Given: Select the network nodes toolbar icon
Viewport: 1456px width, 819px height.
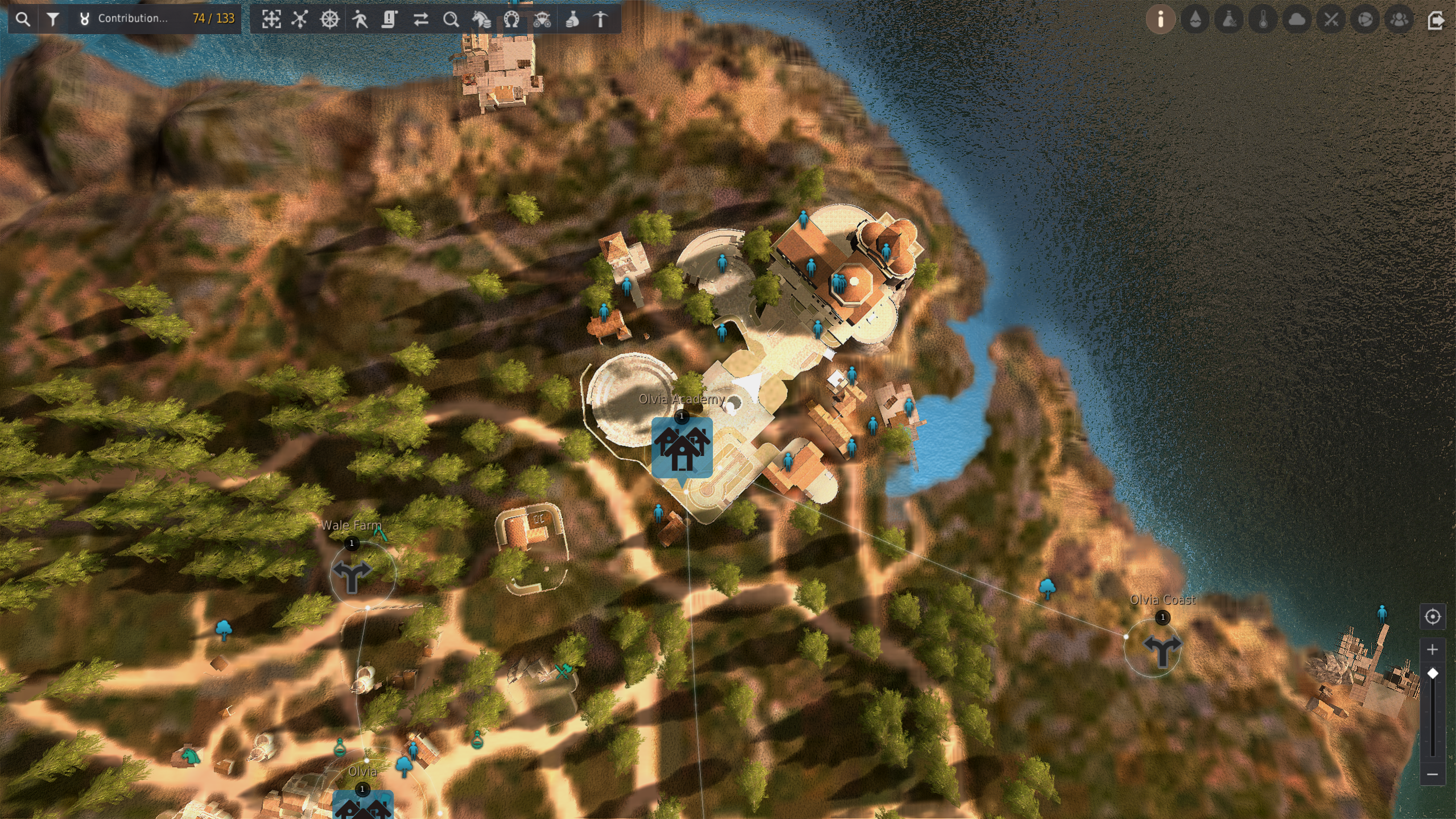Looking at the screenshot, I should [x=300, y=19].
